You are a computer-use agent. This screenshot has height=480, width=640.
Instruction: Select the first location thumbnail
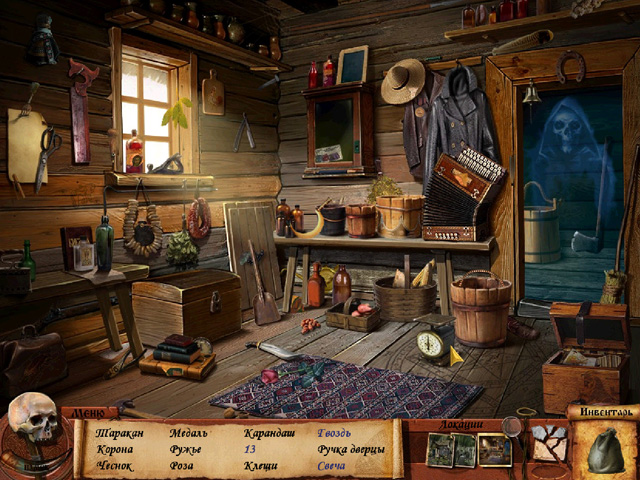(439, 450)
